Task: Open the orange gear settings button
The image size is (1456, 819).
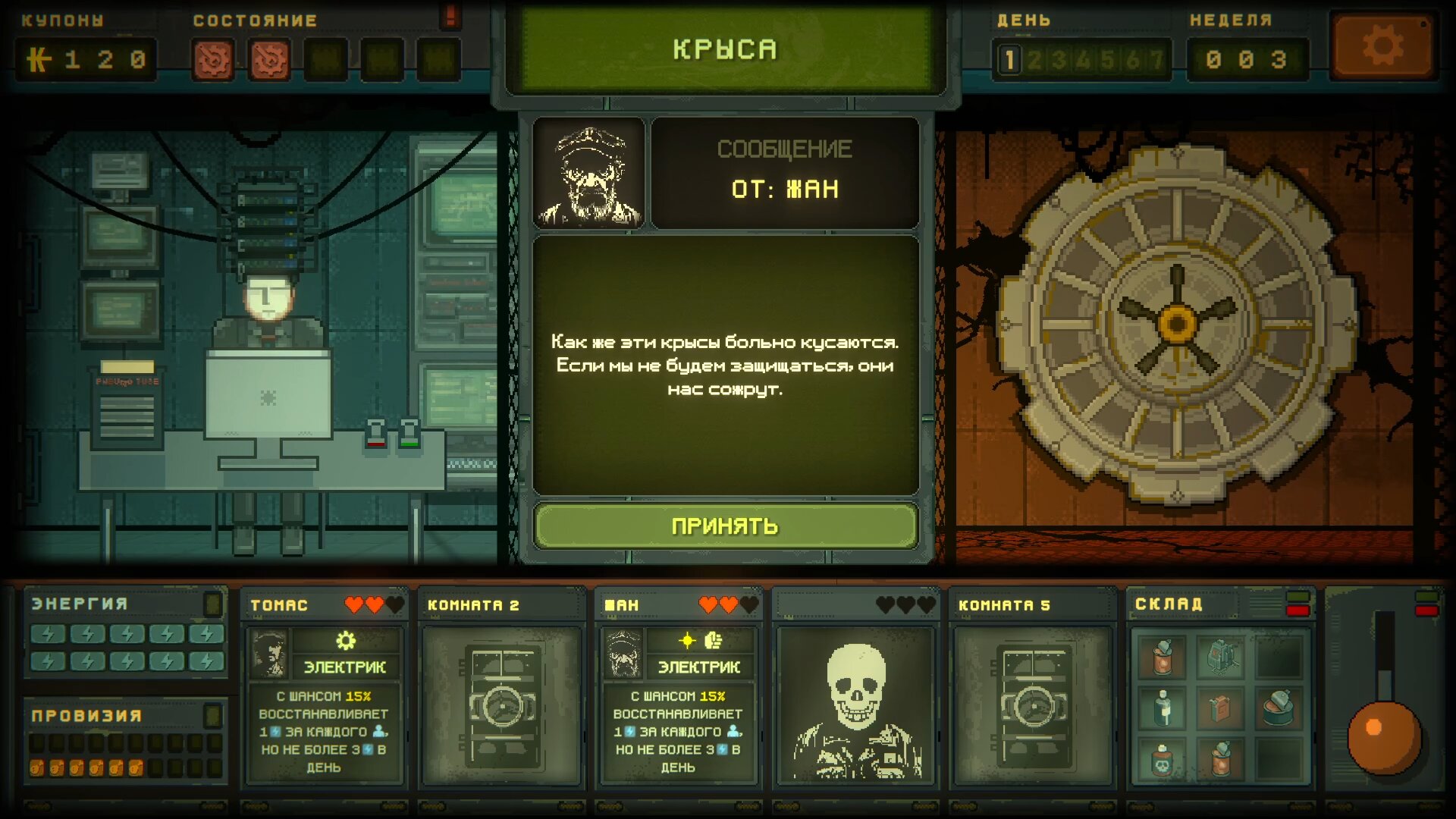Action: click(1383, 48)
